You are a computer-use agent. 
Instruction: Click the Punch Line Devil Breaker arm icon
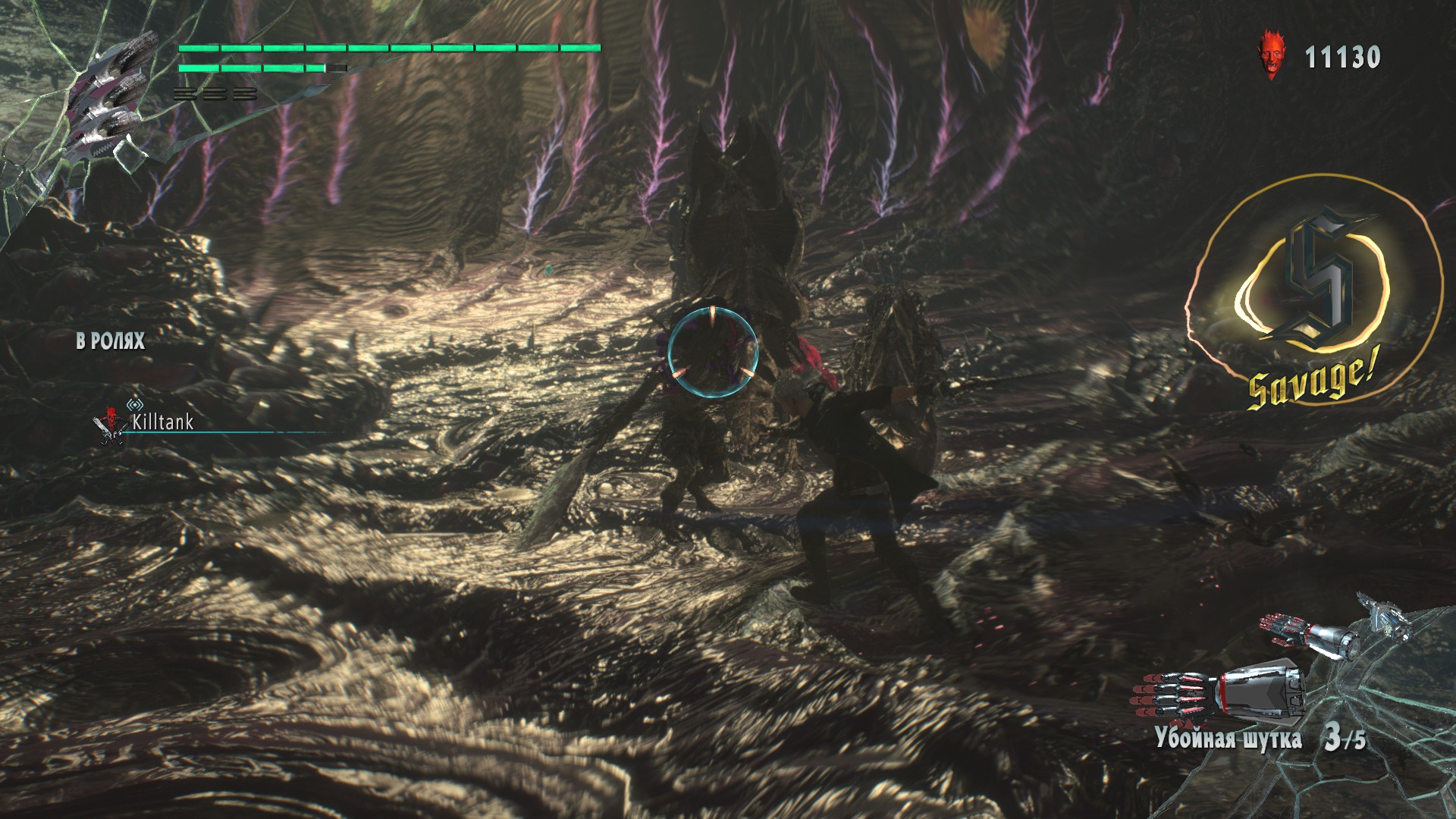(1219, 691)
